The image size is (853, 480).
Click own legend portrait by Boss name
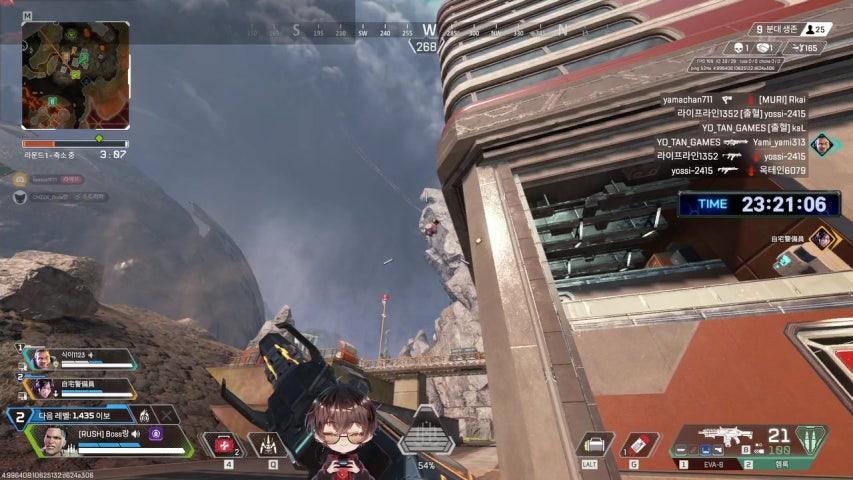tap(53, 441)
